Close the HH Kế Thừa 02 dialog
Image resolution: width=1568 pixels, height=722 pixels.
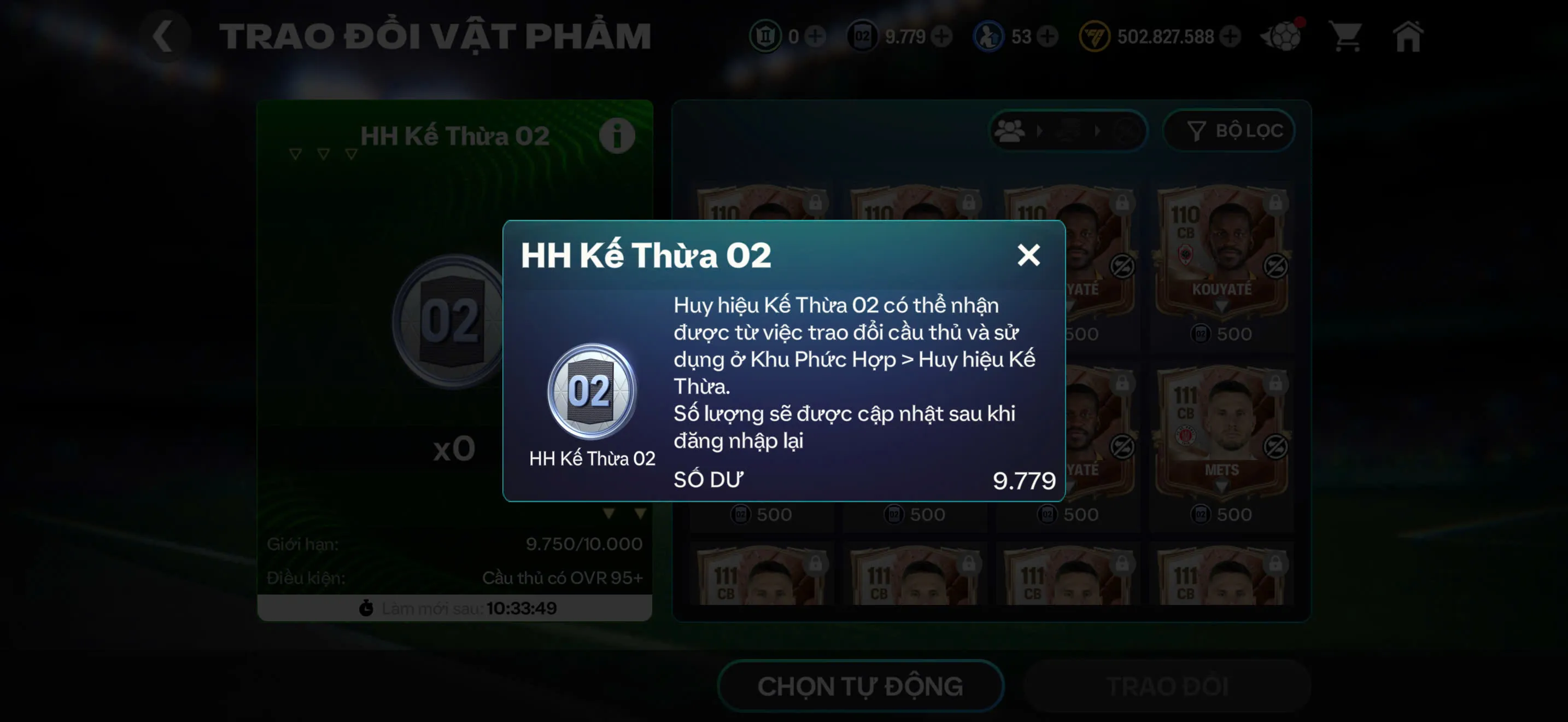(1030, 255)
